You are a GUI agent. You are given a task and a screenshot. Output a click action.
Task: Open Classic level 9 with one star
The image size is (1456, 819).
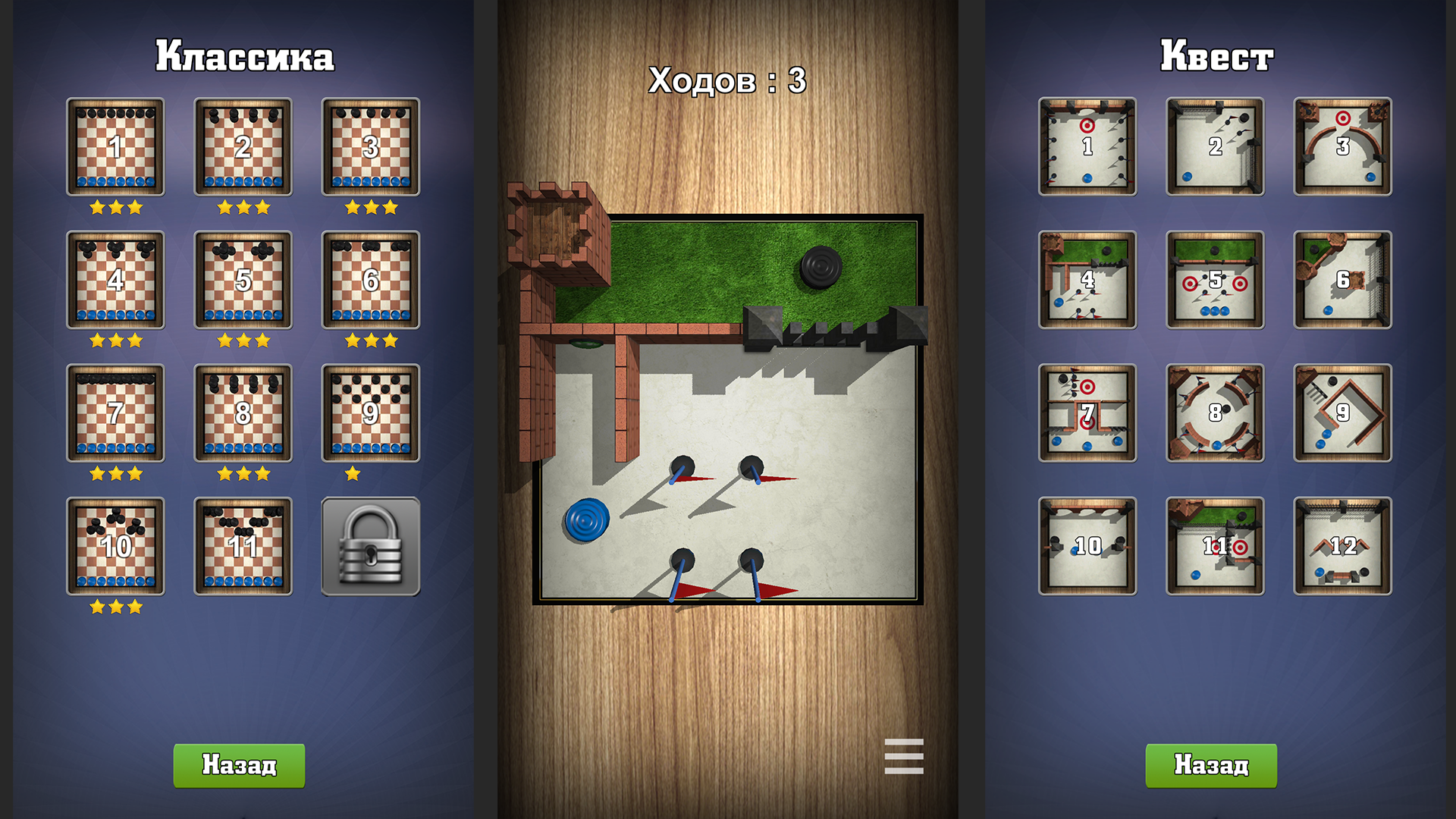370,413
